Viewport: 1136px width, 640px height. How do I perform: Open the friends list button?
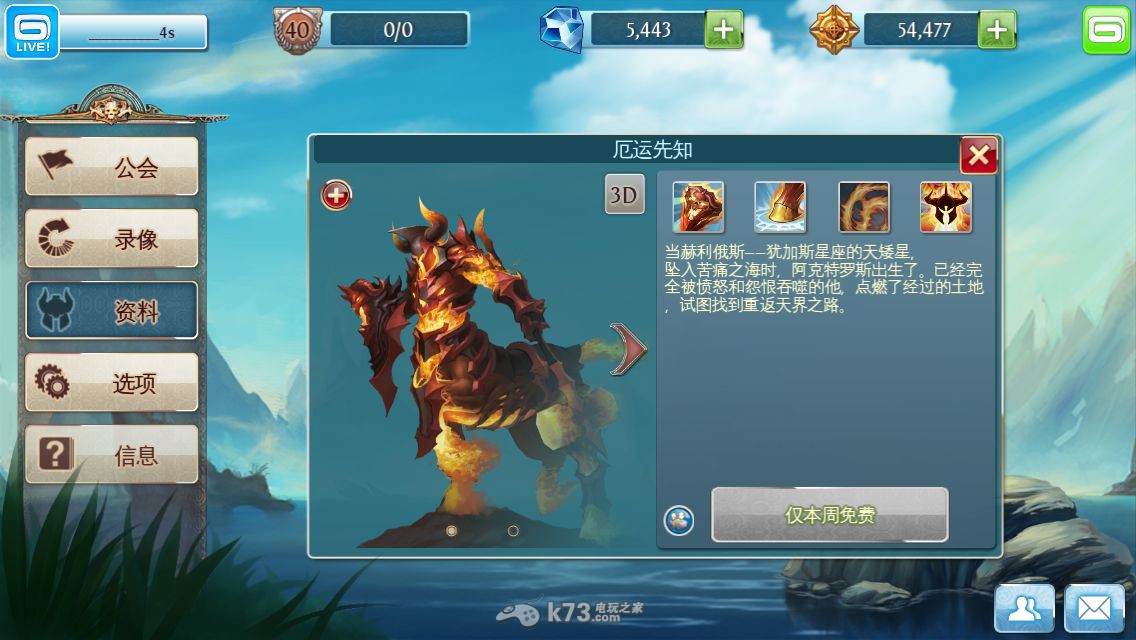[x=1024, y=608]
